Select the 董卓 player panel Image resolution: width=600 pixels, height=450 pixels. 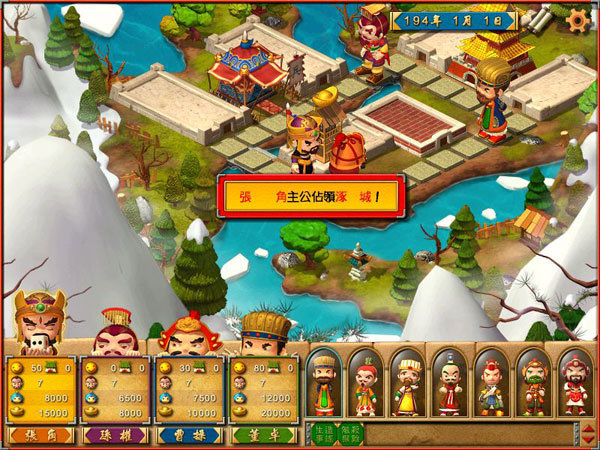(x=263, y=388)
